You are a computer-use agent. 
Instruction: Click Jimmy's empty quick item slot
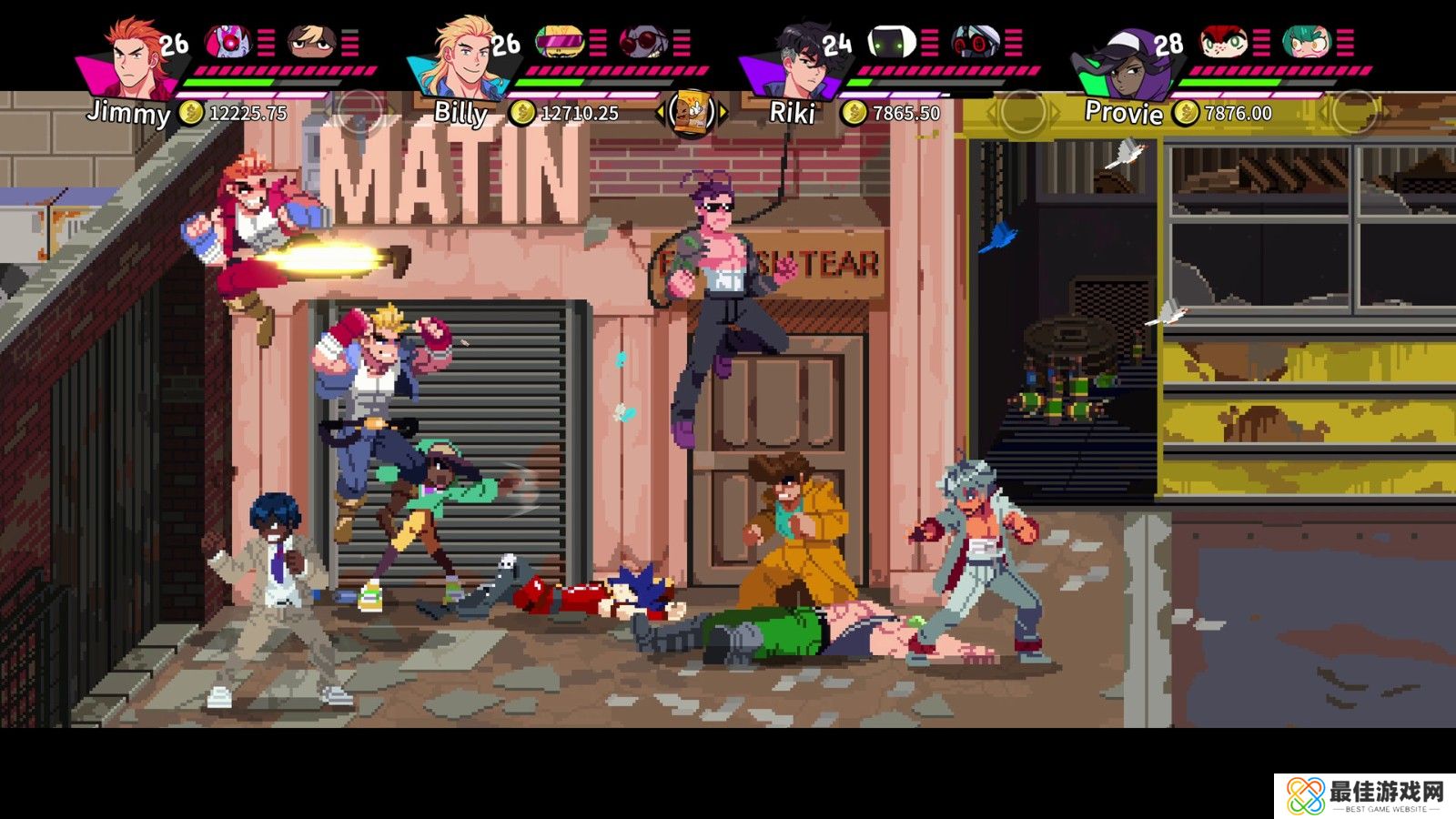point(360,113)
